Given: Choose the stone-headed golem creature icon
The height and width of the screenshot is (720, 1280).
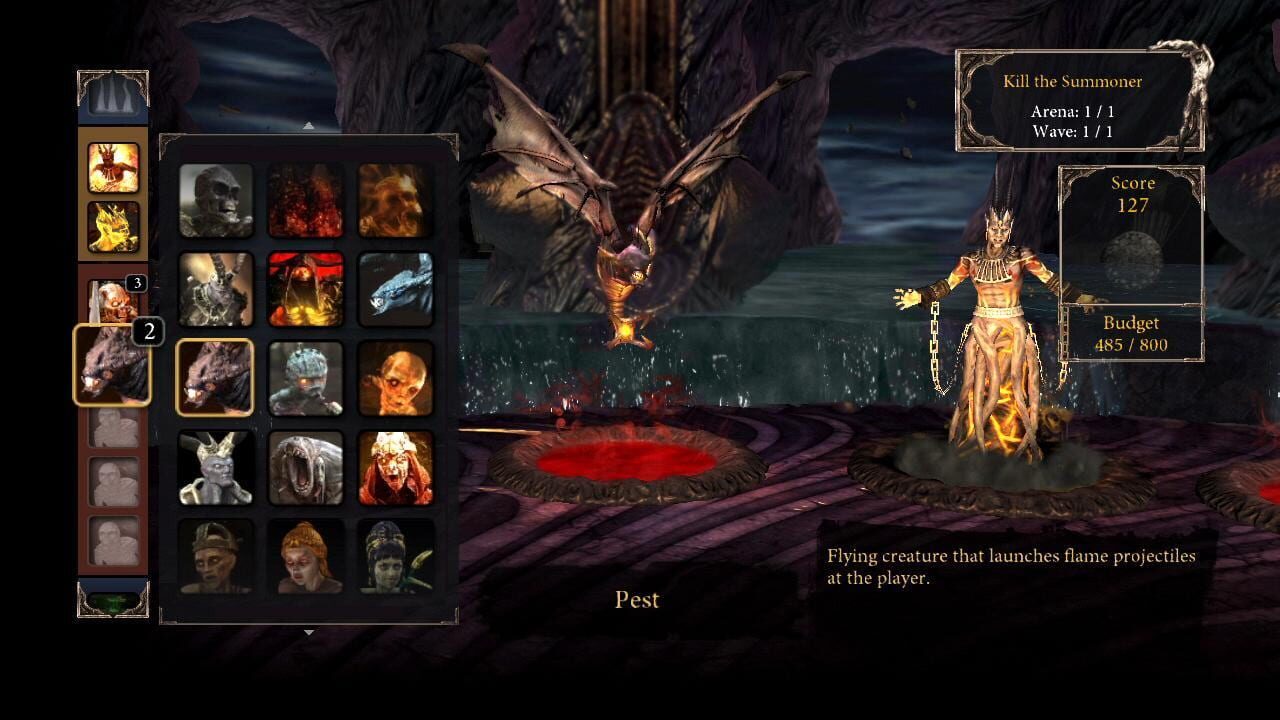Looking at the screenshot, I should [x=306, y=377].
